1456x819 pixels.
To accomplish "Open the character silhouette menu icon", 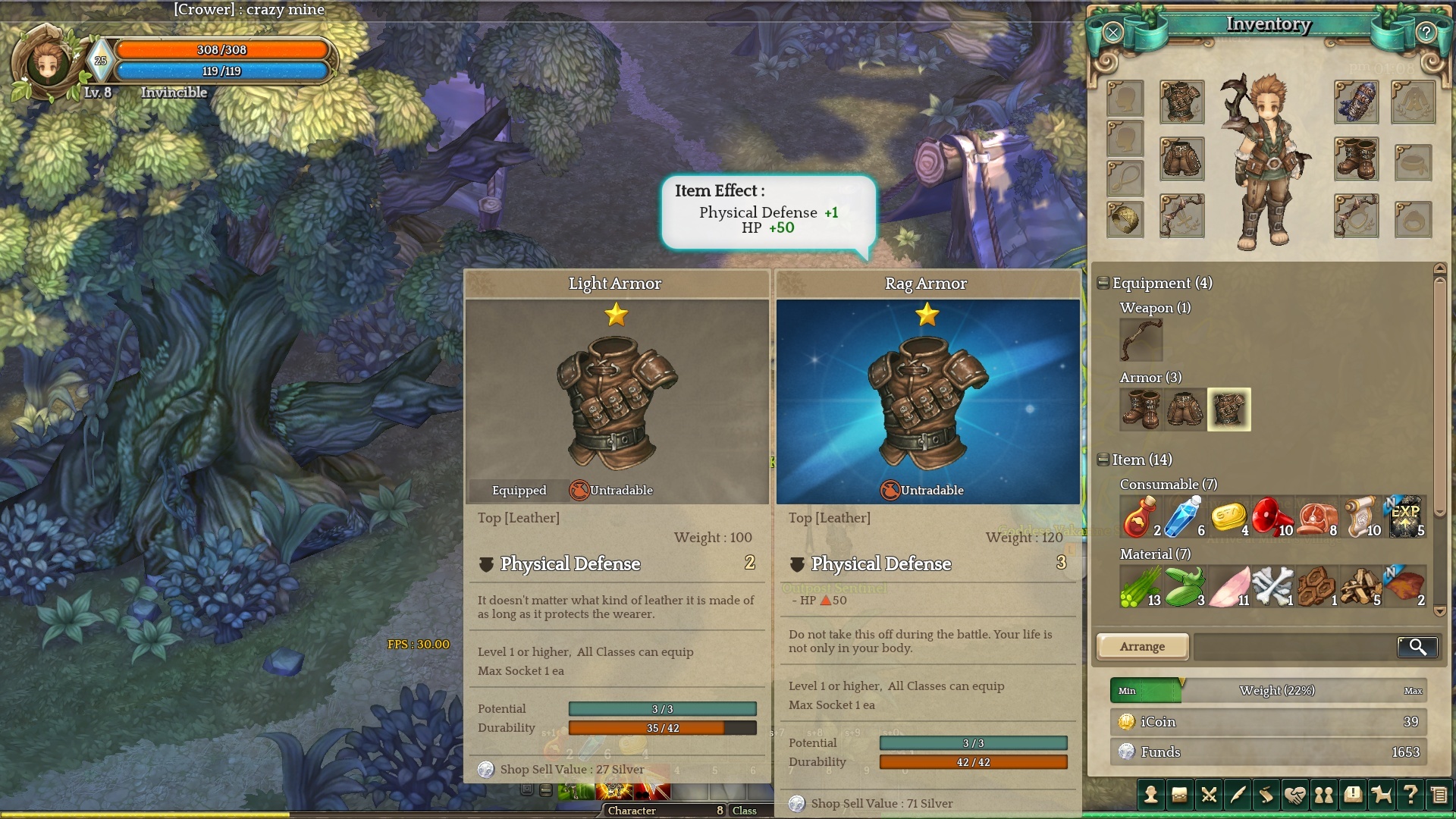I will point(1151,795).
